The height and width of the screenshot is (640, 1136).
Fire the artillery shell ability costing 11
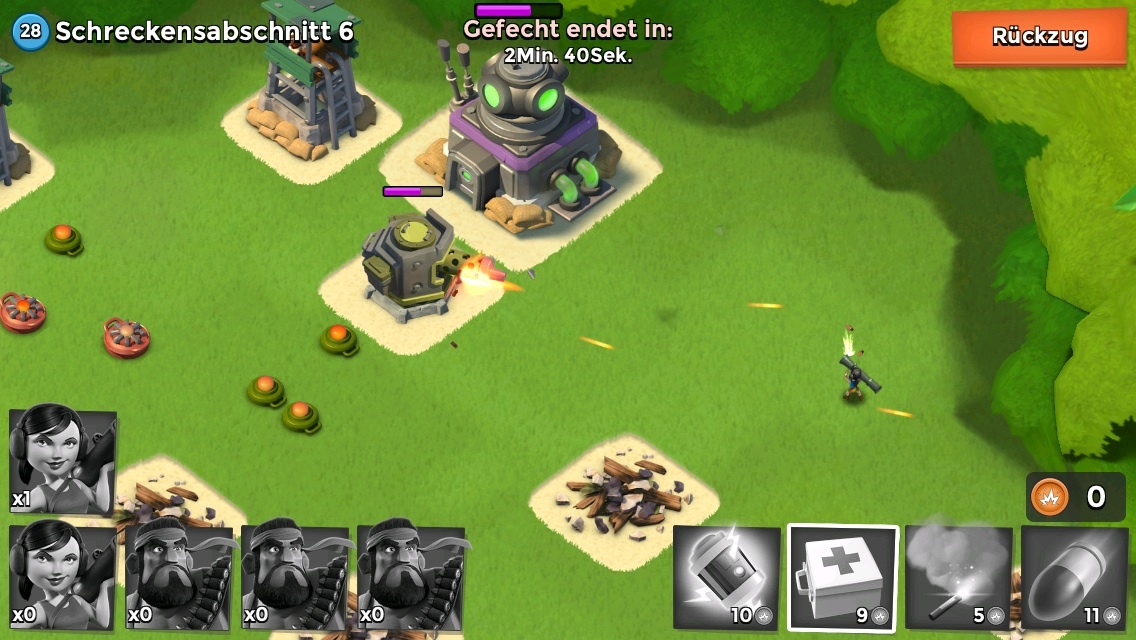point(1074,577)
